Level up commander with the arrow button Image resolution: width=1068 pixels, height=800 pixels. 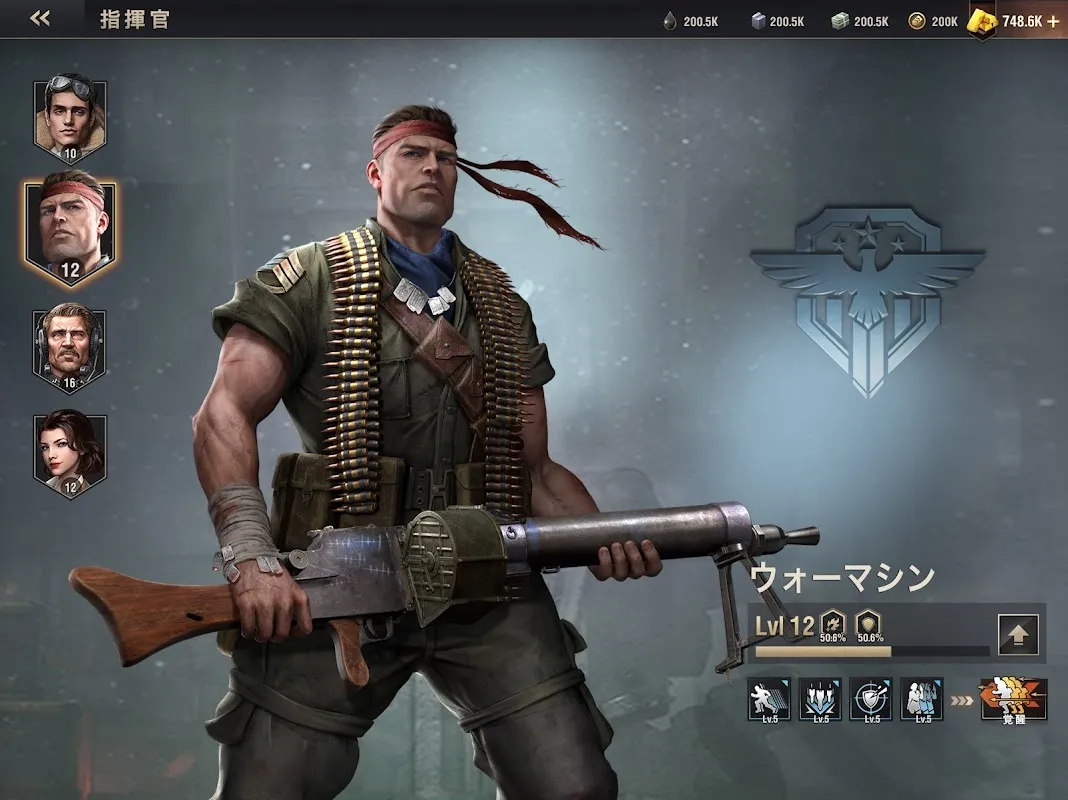point(1018,634)
